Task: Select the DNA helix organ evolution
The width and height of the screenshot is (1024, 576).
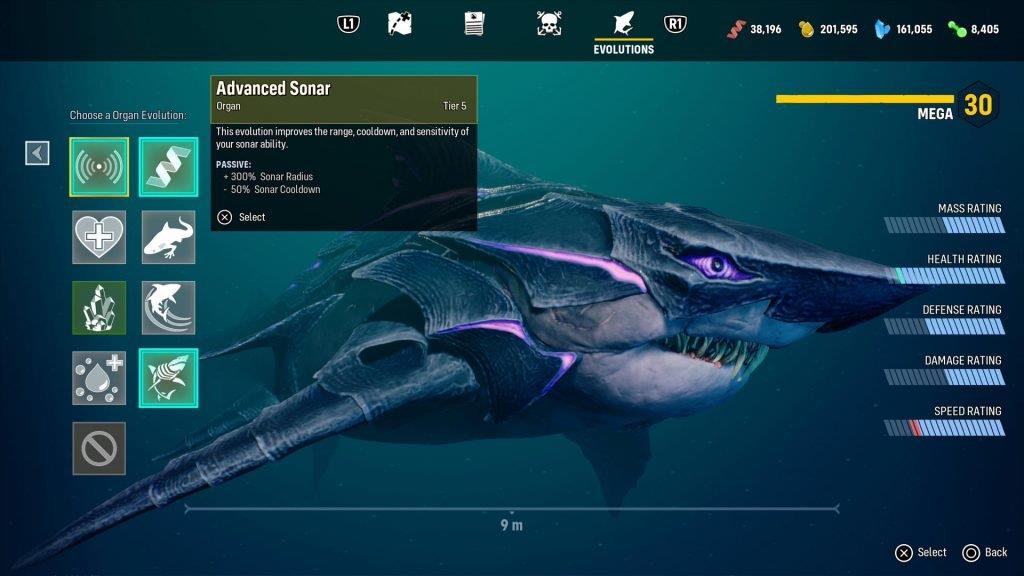Action: point(168,167)
